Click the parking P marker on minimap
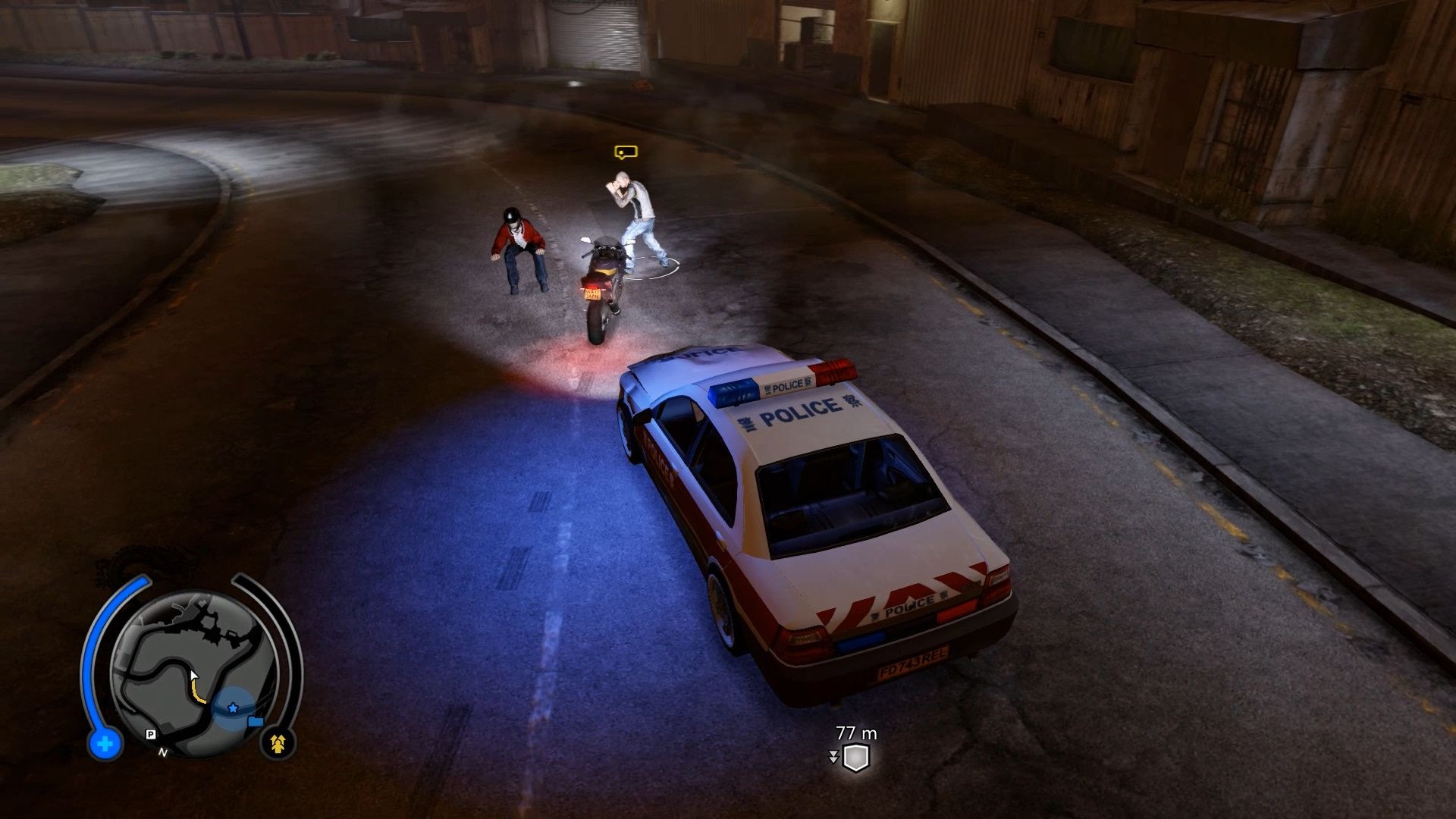Viewport: 1456px width, 819px height. (150, 734)
